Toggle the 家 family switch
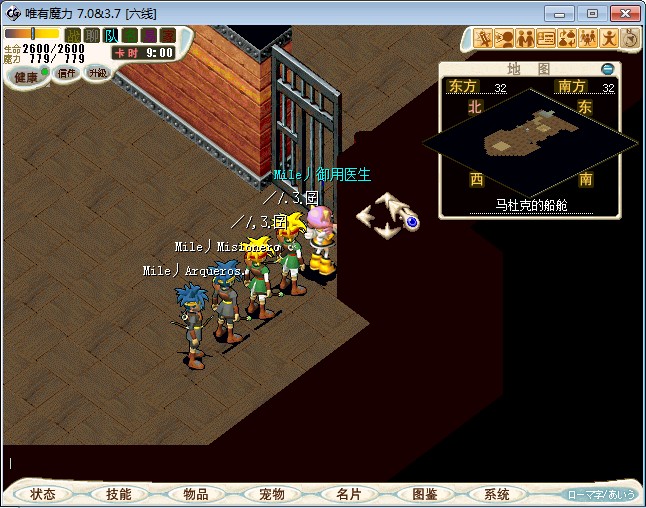 point(167,36)
